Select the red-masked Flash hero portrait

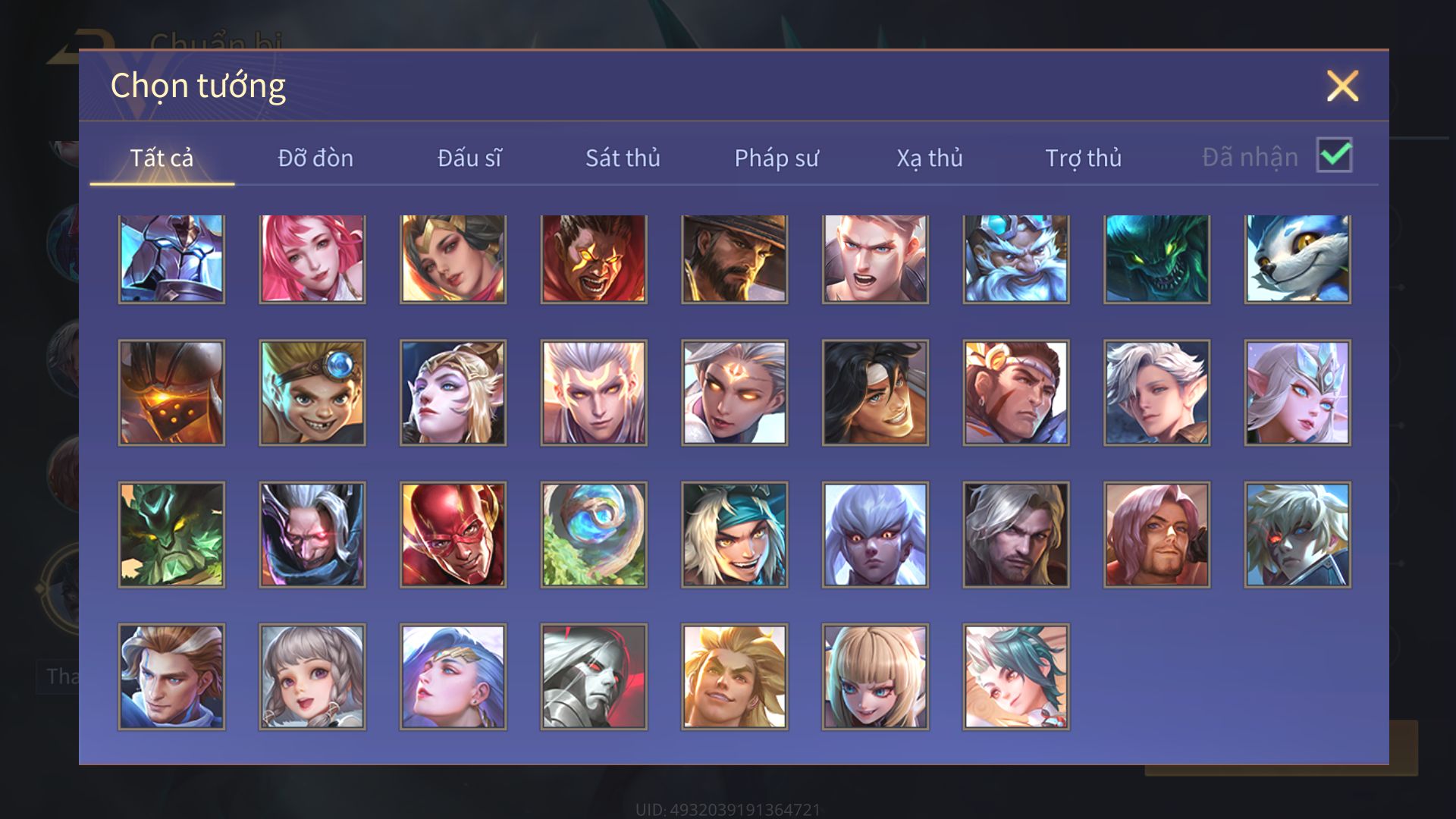[x=453, y=535]
